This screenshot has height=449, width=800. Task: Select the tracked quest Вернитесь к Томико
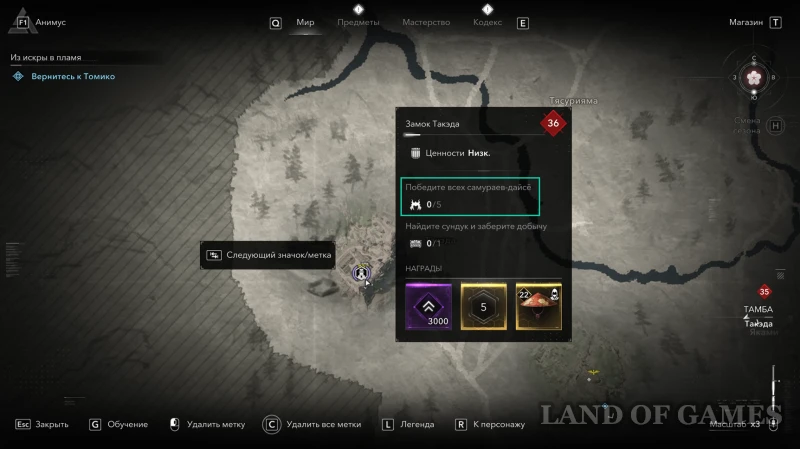click(x=70, y=76)
